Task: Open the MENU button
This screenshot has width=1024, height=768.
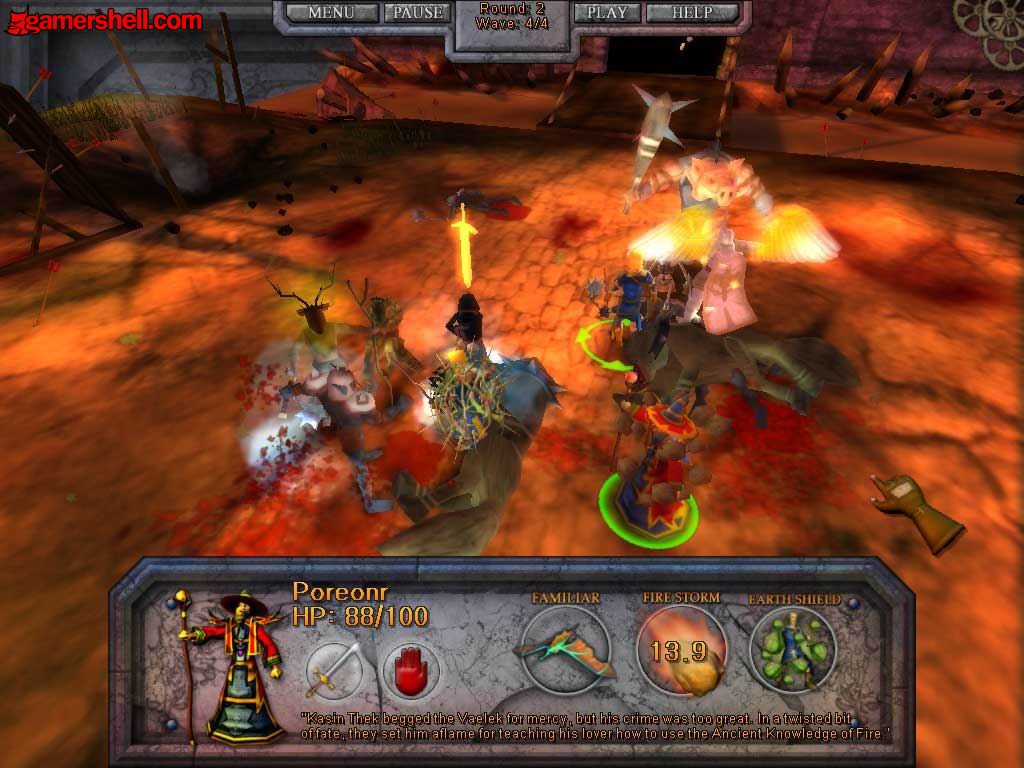Action: 331,13
